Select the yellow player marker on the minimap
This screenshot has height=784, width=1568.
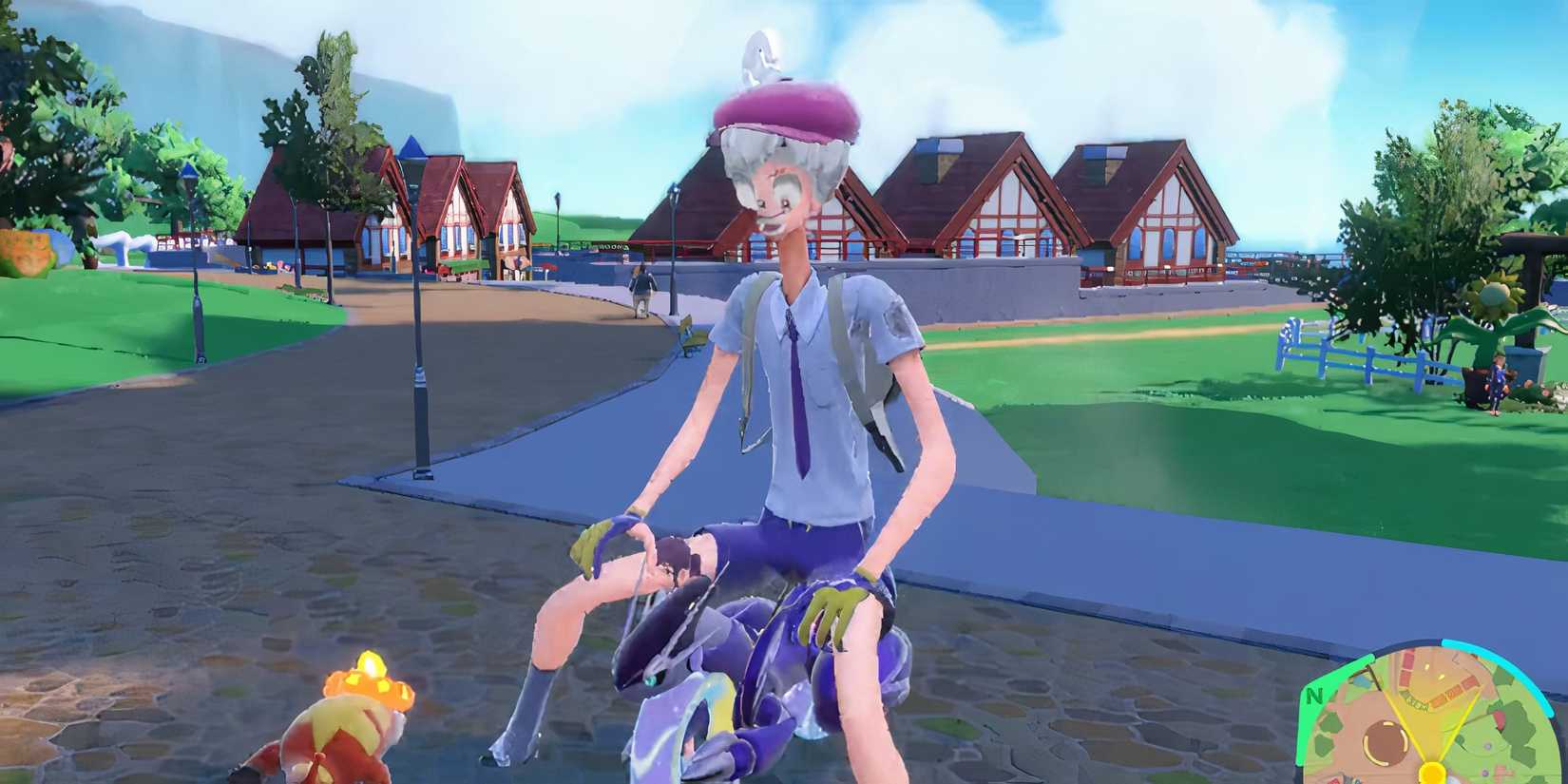(1433, 774)
